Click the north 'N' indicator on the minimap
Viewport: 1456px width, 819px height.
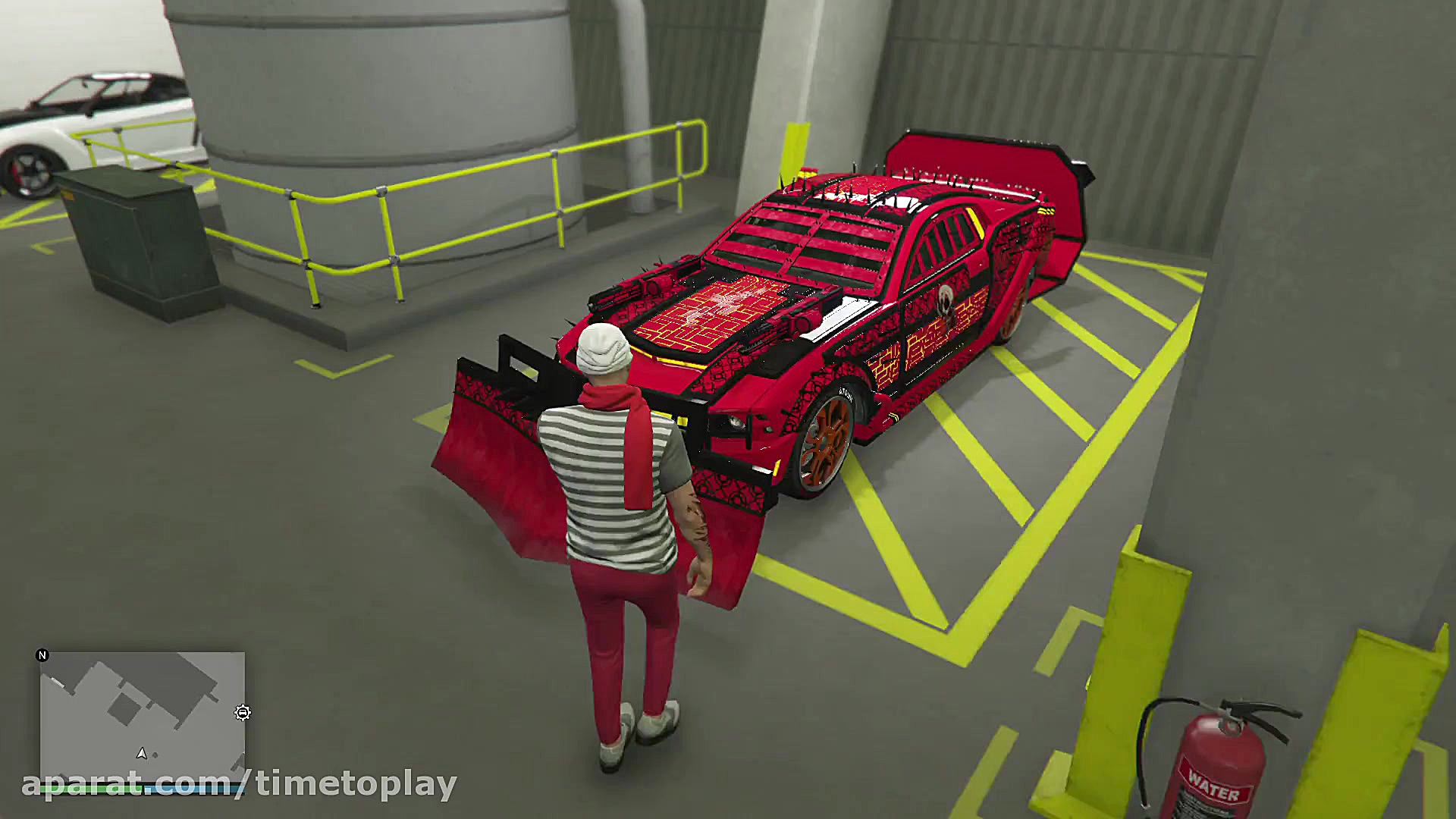point(42,655)
